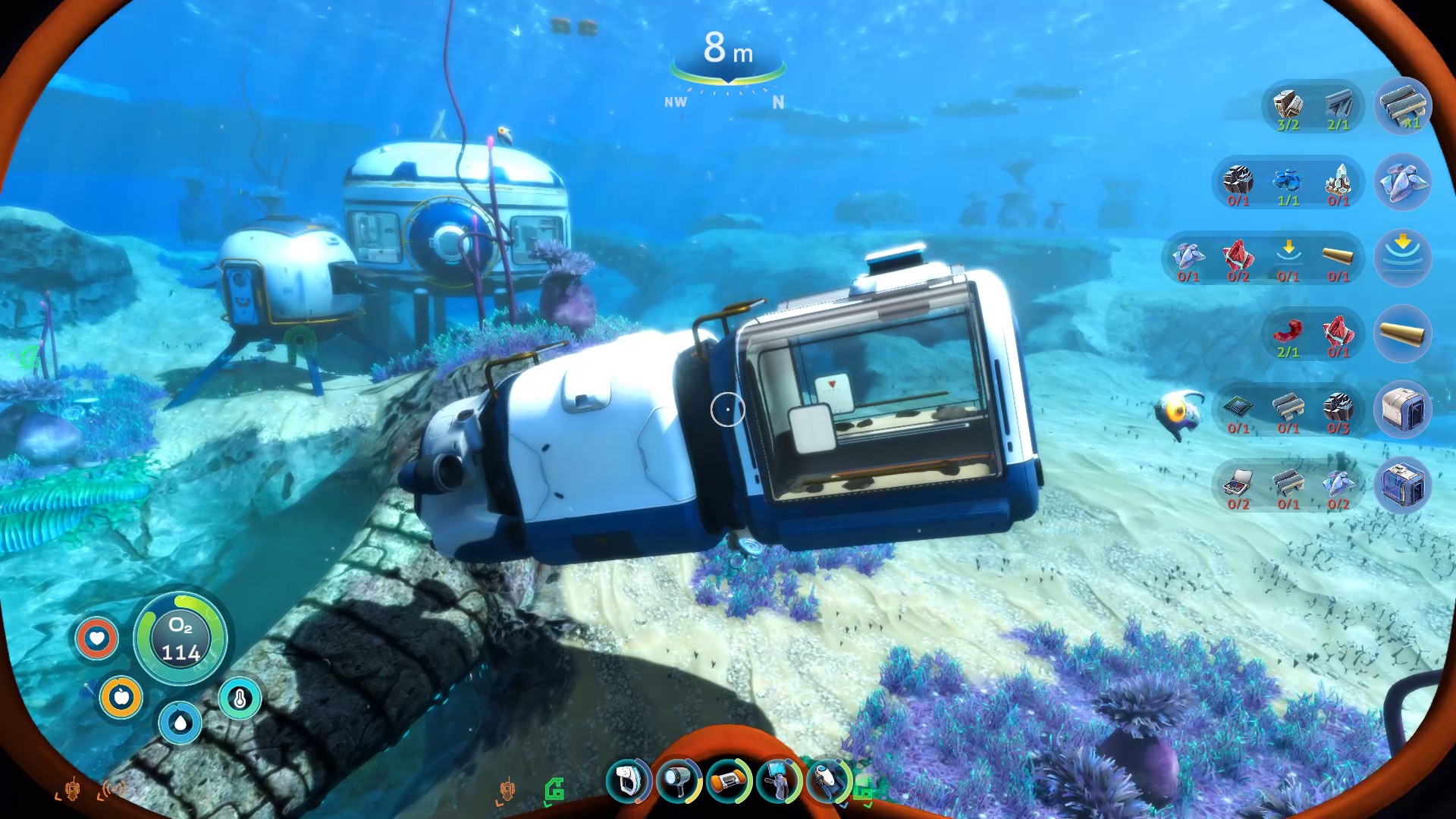
Task: Select the habitat builder tool slot
Action: tap(778, 780)
